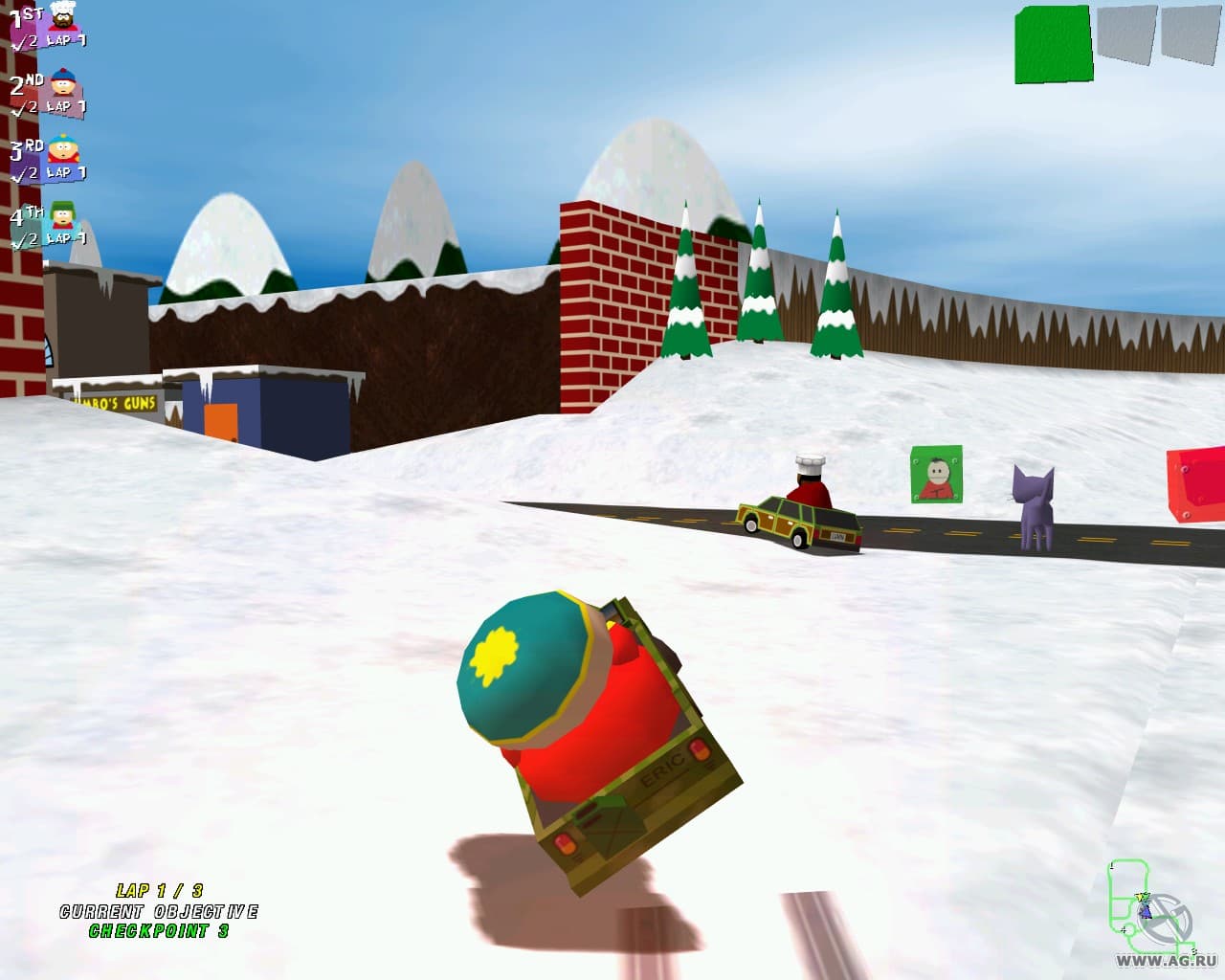Click the yellow player arrow on the minimap
The height and width of the screenshot is (980, 1225).
[1140, 898]
